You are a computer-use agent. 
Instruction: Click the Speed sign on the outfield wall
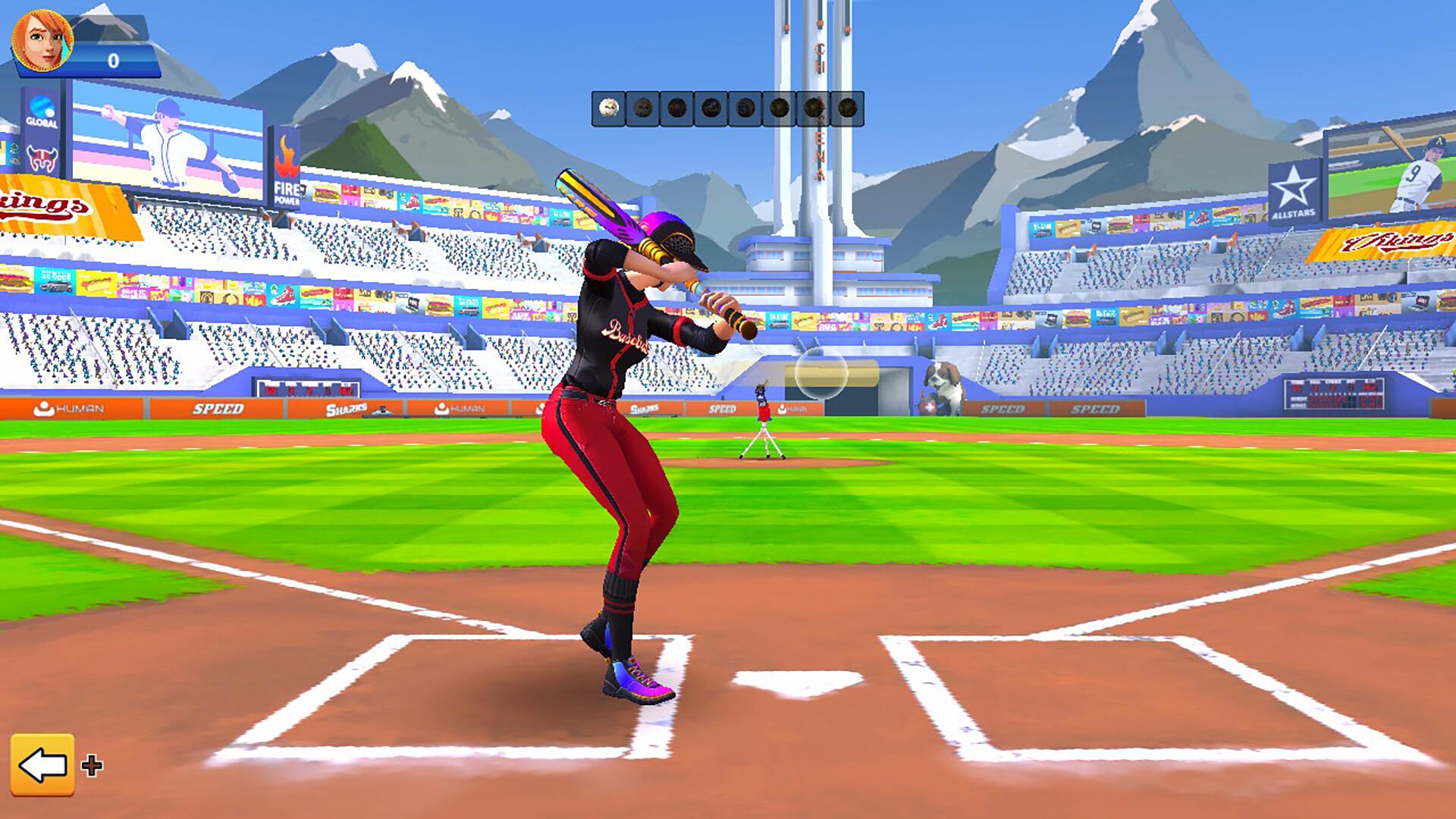tap(220, 407)
